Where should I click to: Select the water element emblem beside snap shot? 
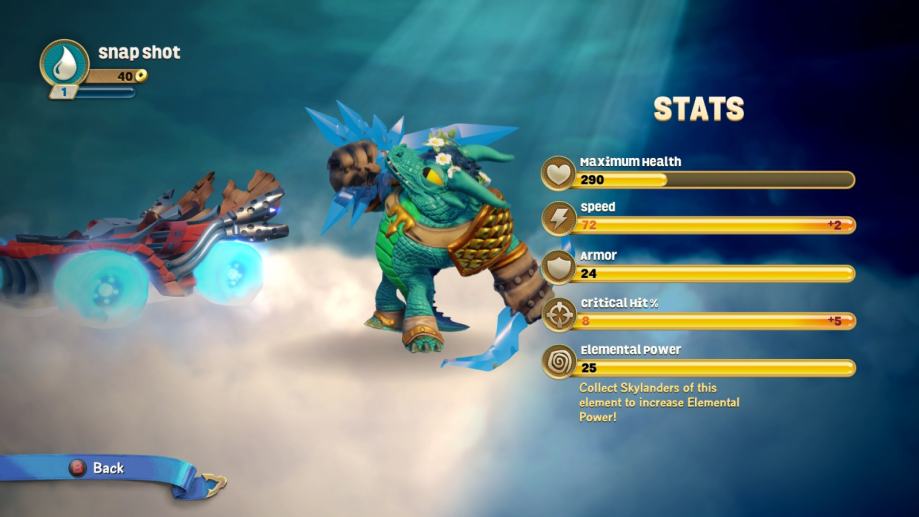pos(64,63)
